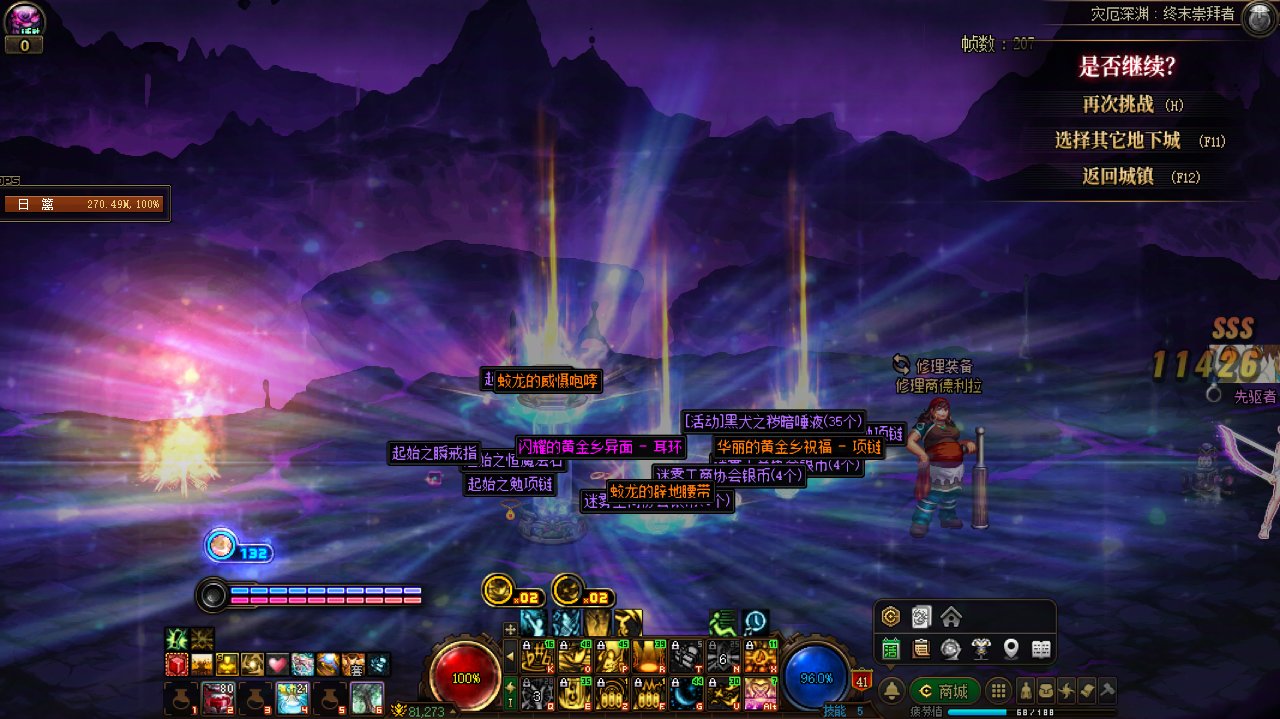Screen dimensions: 1280x719
Task: Select 选择其它地下城 option
Action: point(1117,140)
